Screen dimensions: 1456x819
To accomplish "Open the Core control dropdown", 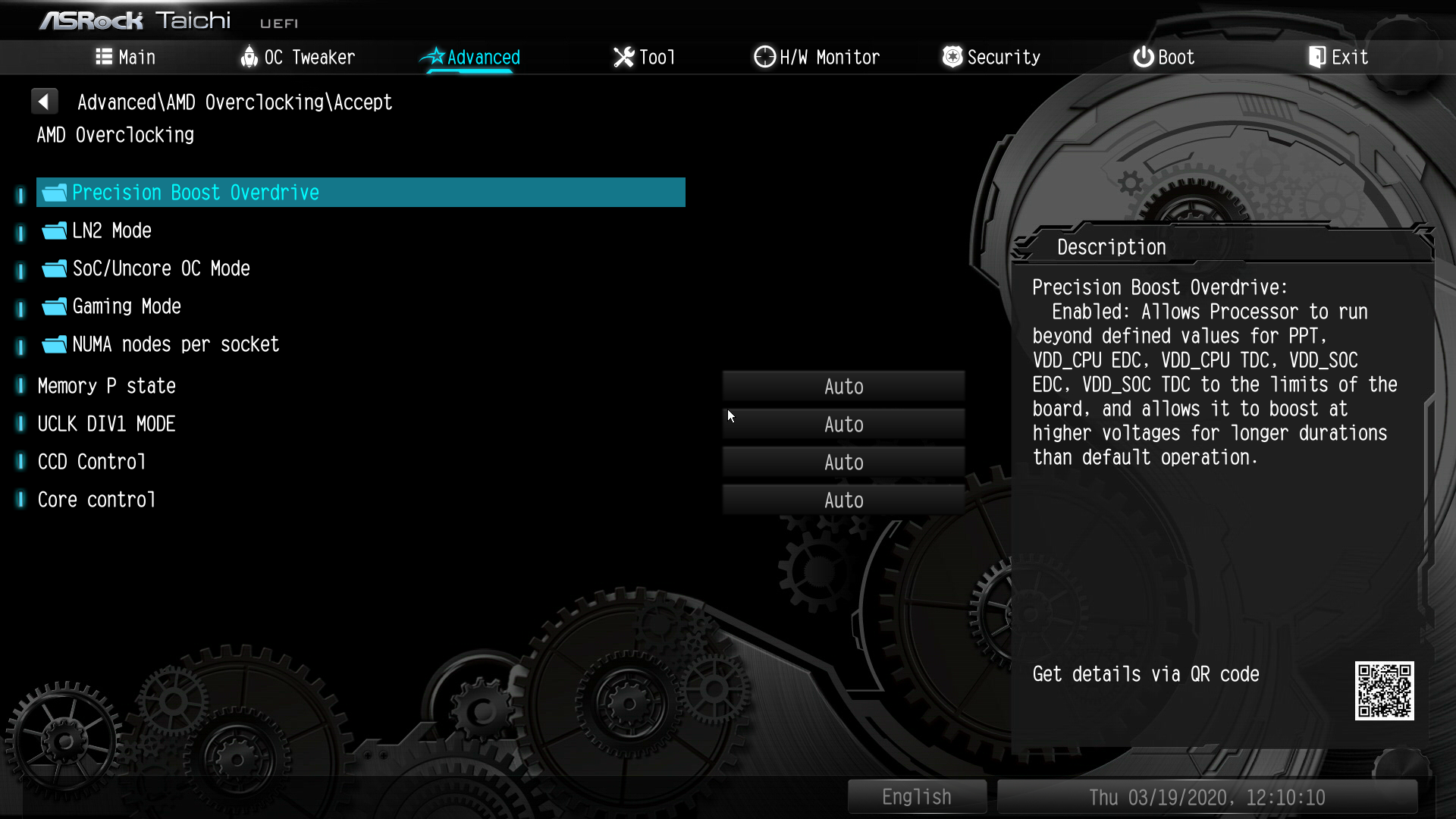I will pyautogui.click(x=843, y=500).
